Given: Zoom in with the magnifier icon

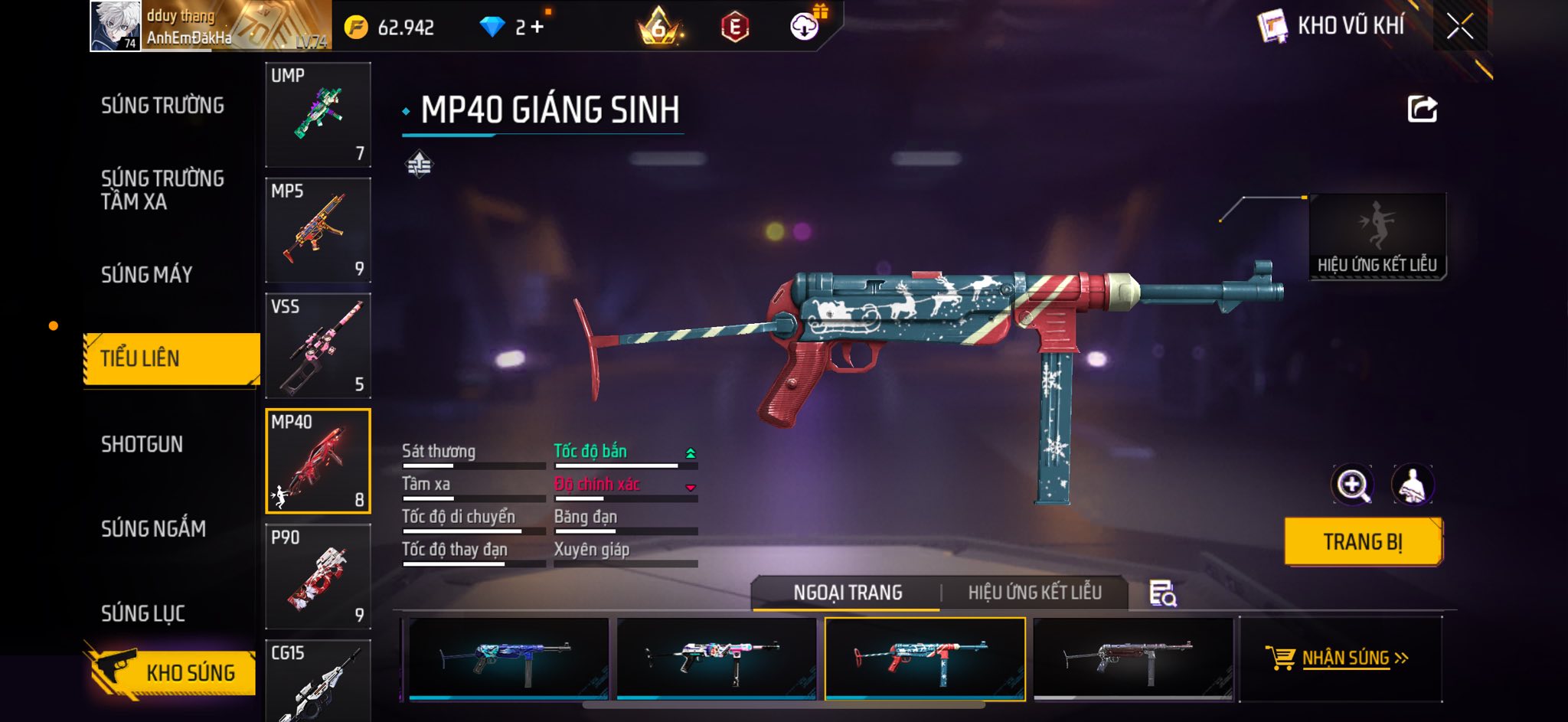Looking at the screenshot, I should pos(1352,485).
